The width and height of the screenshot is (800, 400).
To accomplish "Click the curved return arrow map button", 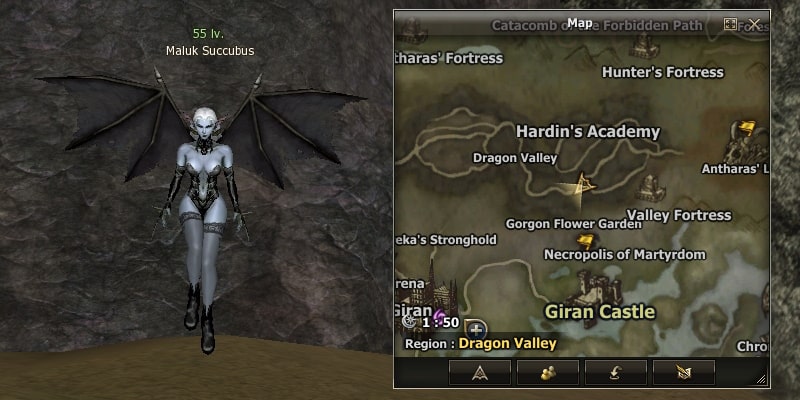I will click(x=616, y=372).
